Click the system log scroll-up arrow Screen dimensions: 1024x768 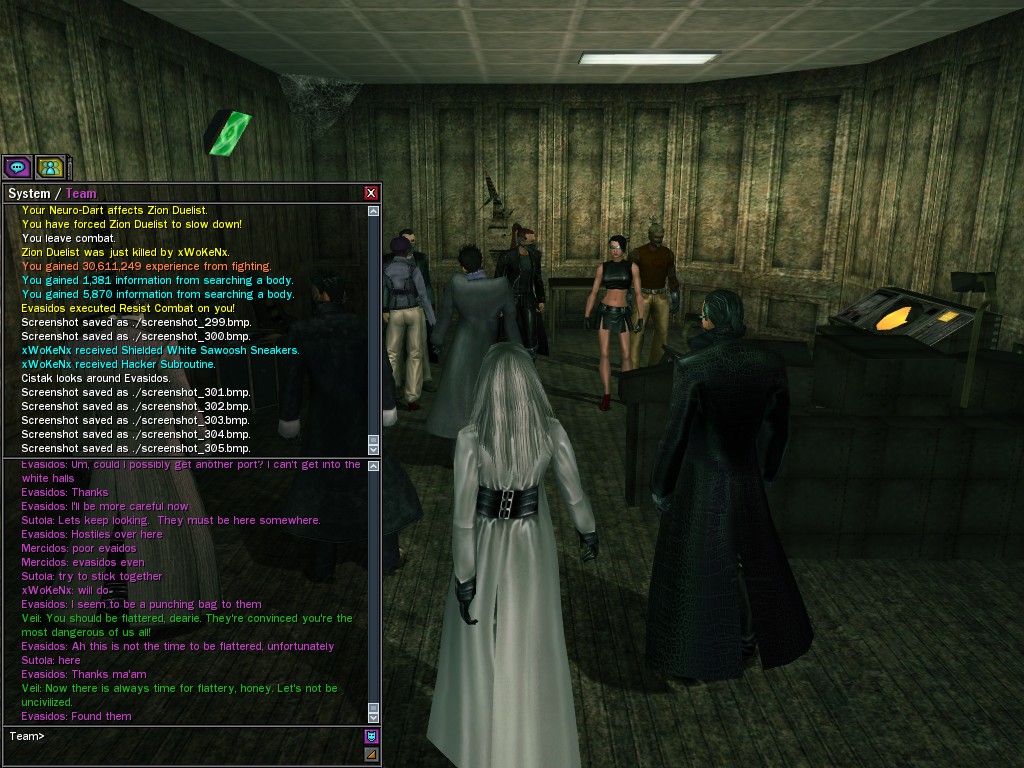374,211
